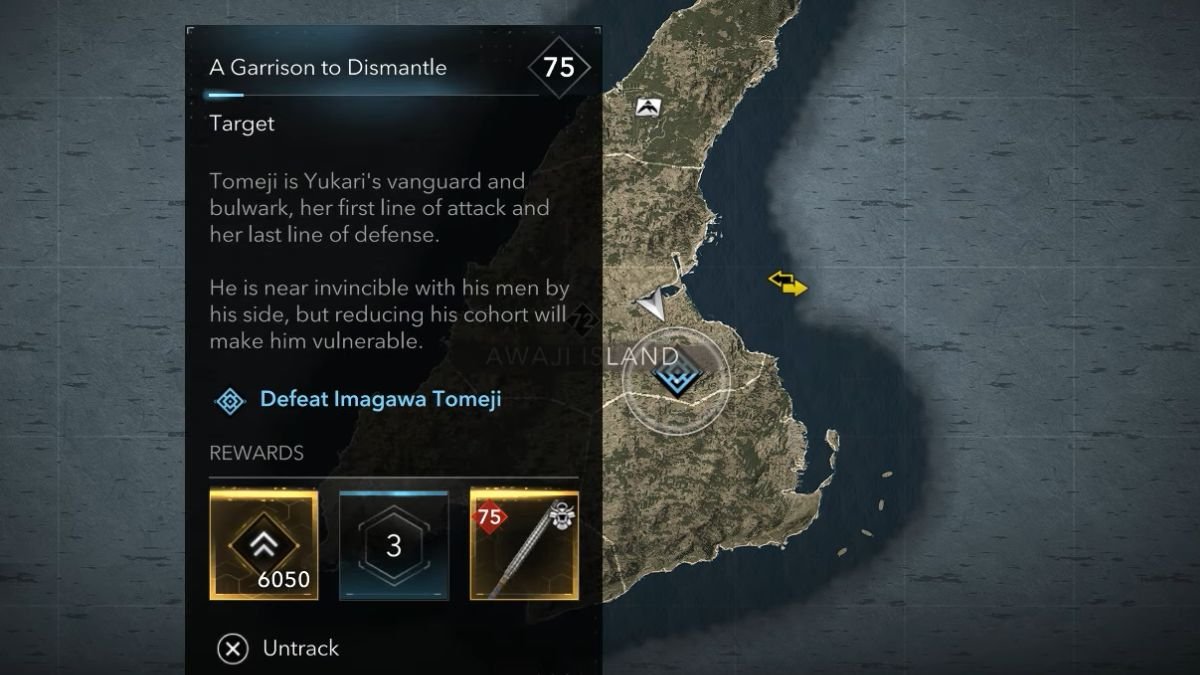Screen dimensions: 1200x675
Task: Inspect the 6050 XP reward tile
Action: click(x=264, y=545)
